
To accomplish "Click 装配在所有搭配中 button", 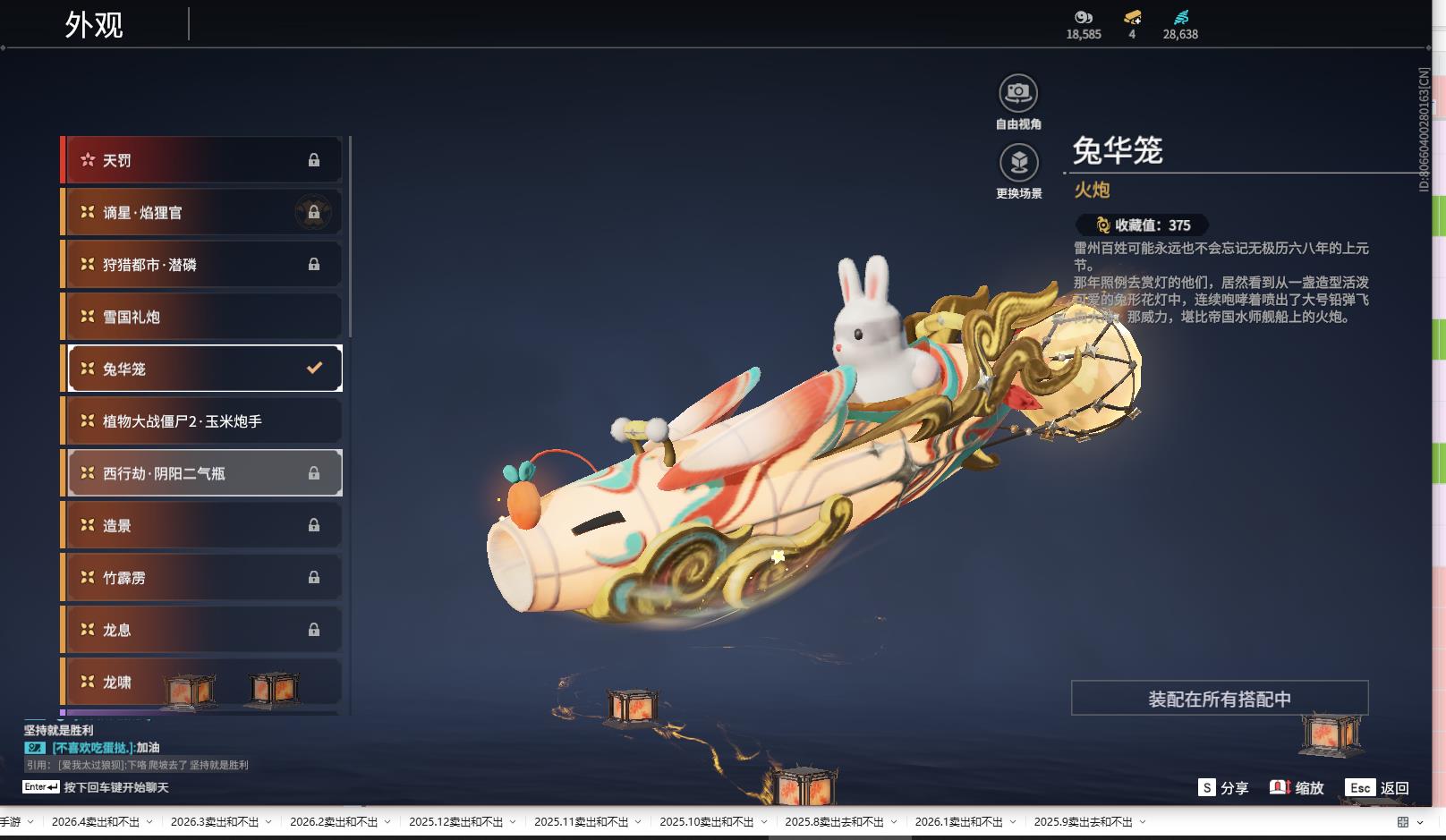I will 1219,699.
